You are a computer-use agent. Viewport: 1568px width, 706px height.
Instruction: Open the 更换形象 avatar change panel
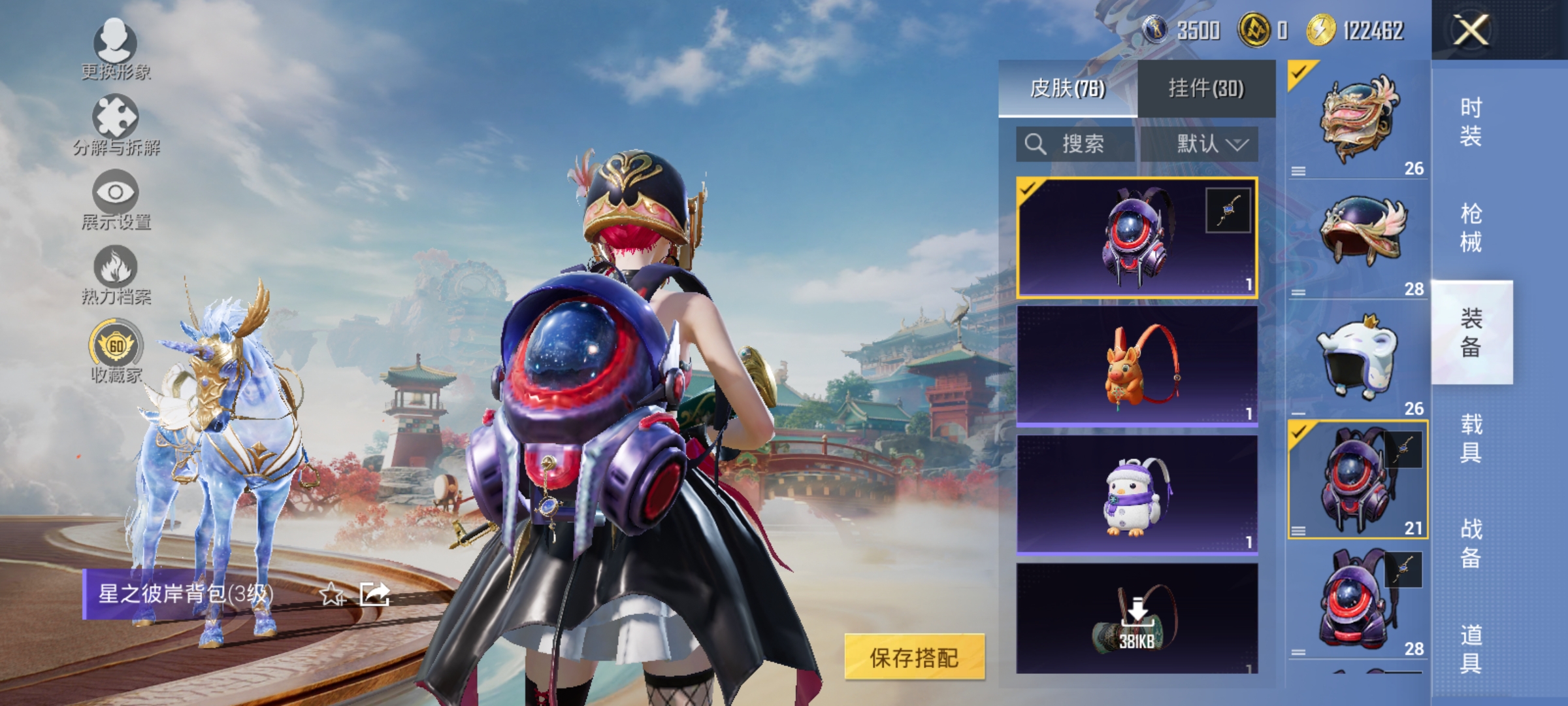(x=116, y=52)
